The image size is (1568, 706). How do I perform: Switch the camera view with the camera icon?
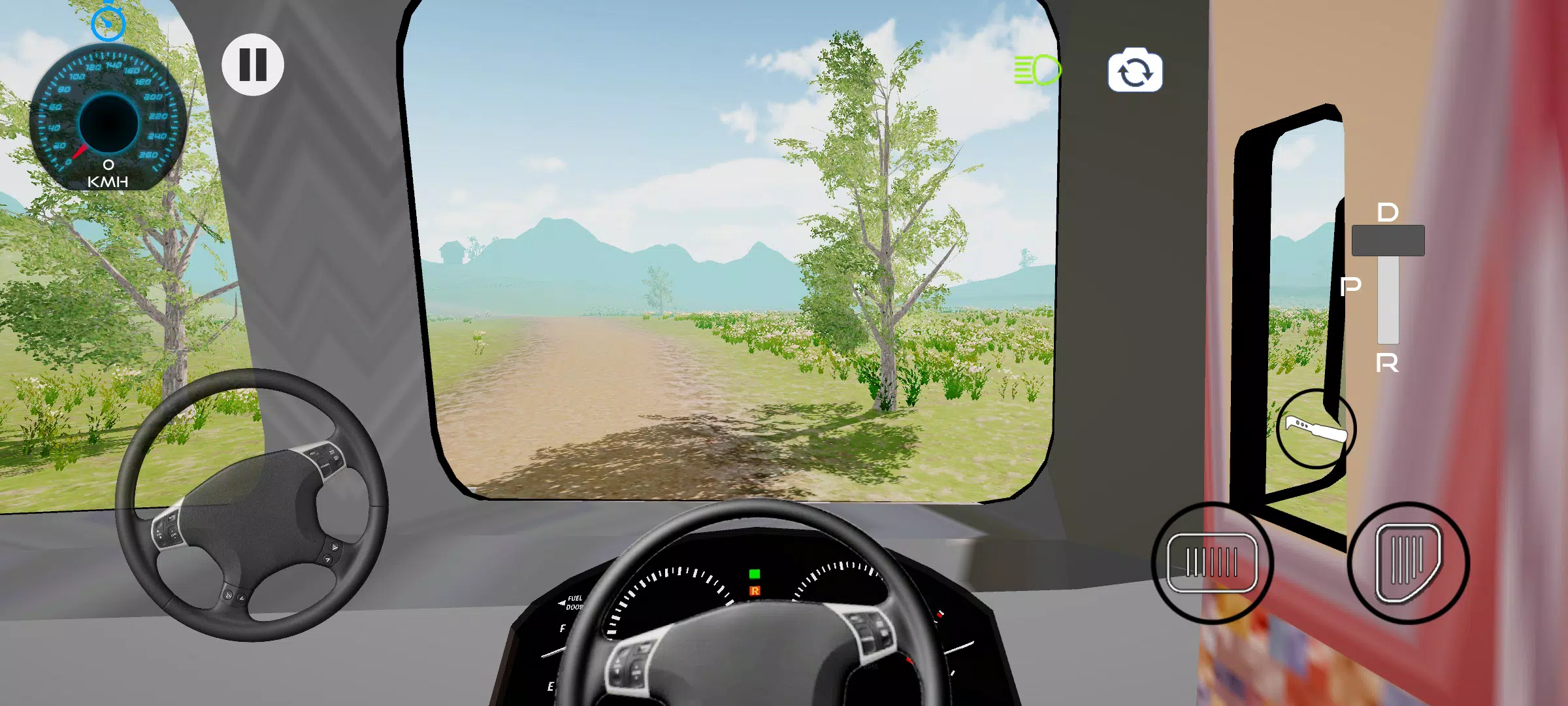point(1135,71)
